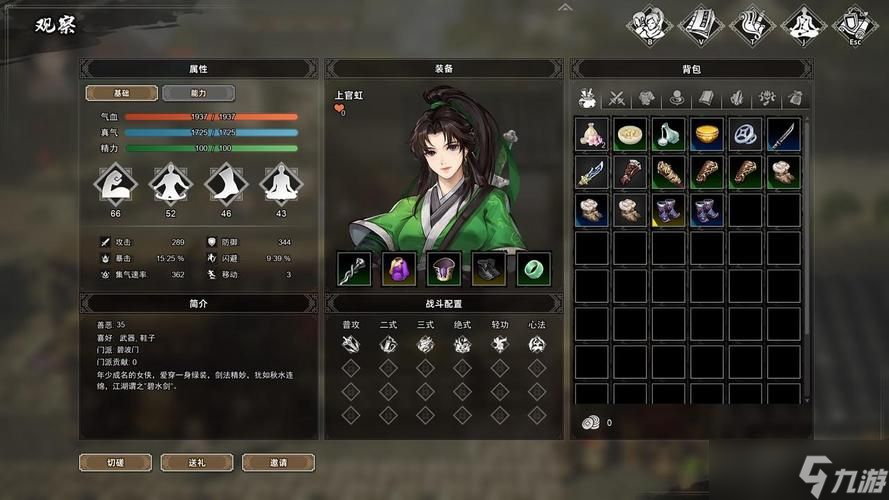Open the crossed swords backpack filter

point(617,97)
